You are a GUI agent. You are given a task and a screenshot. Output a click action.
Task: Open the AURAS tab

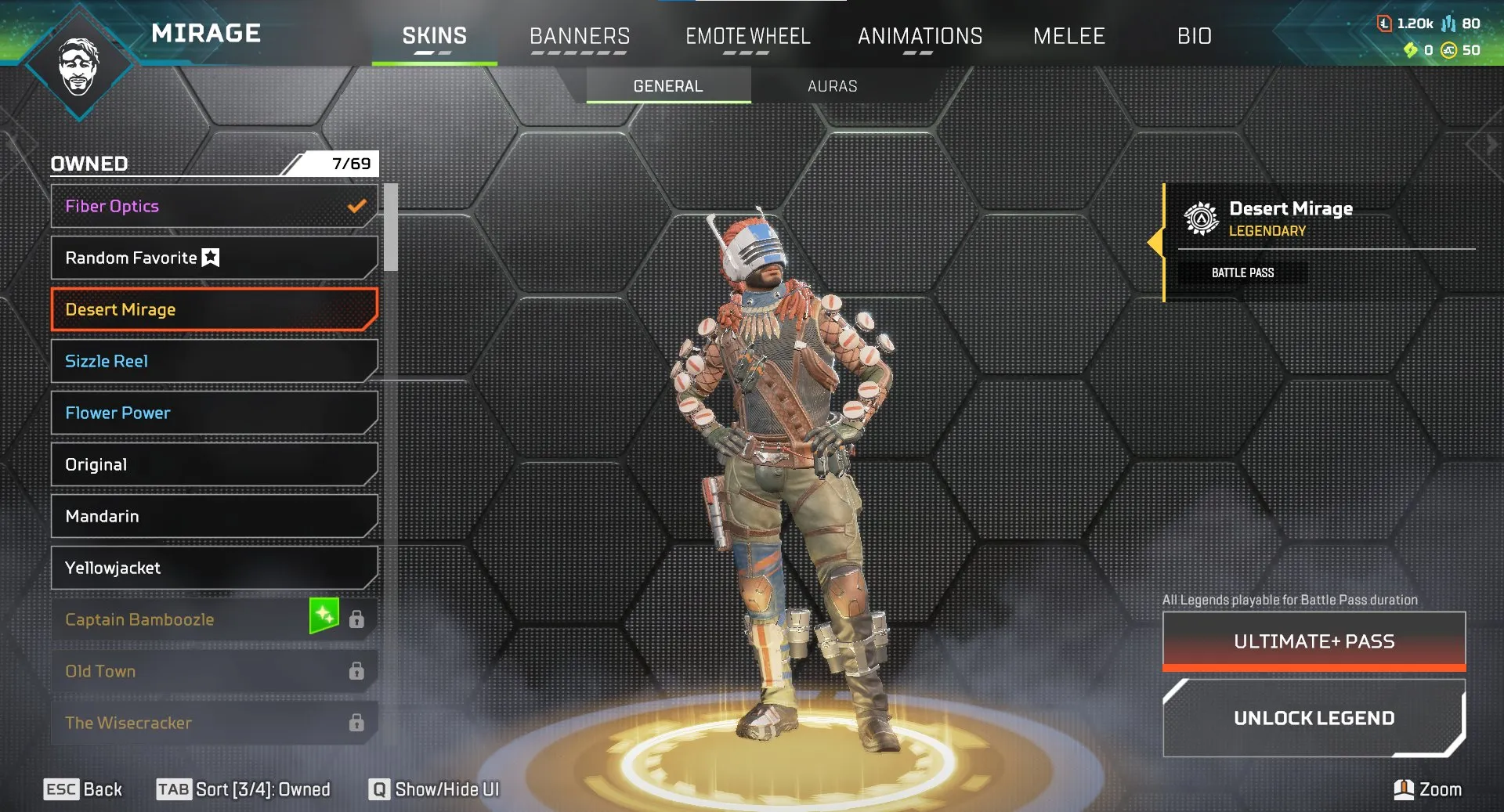click(833, 86)
